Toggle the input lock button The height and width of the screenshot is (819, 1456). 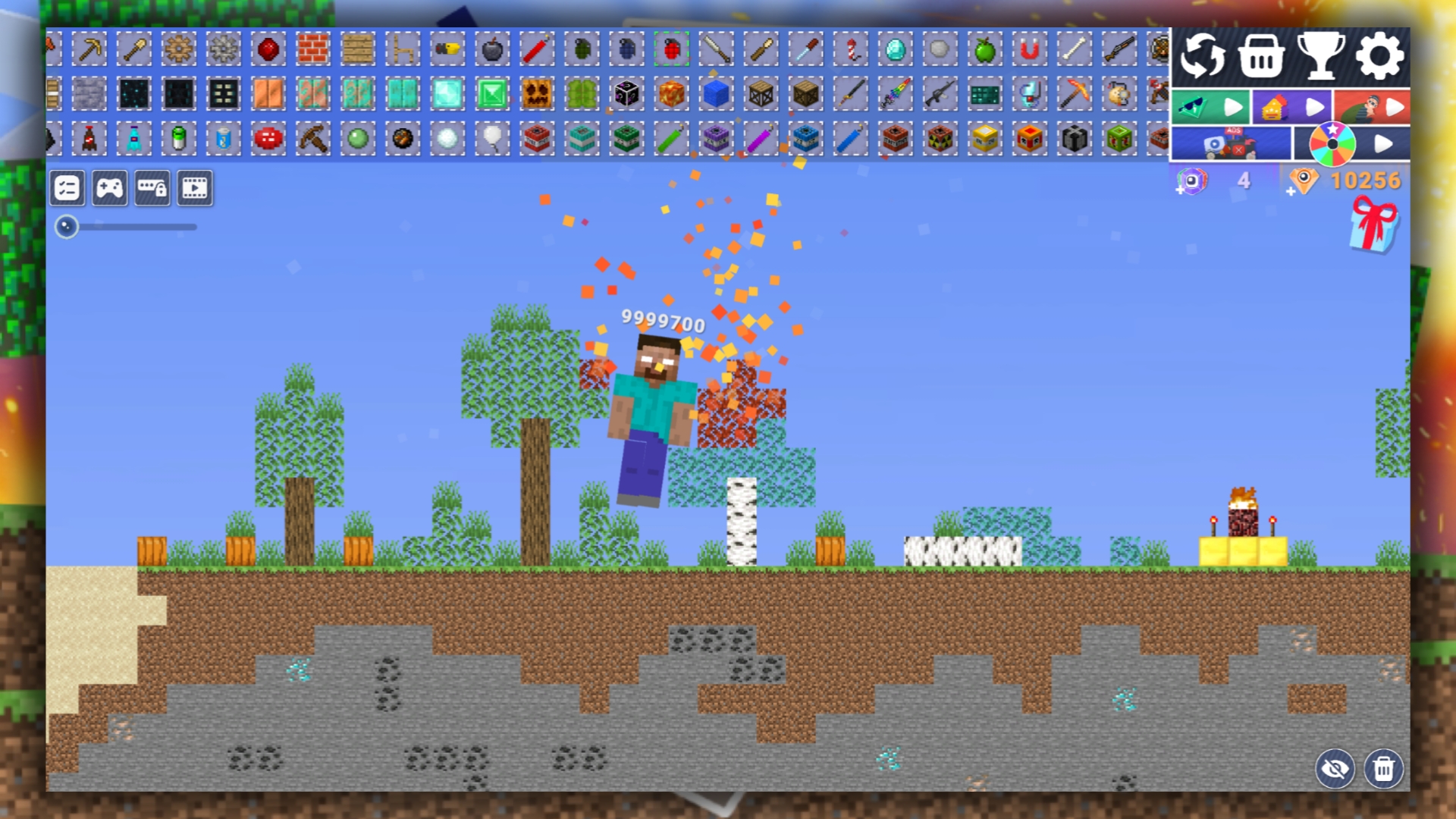(153, 188)
